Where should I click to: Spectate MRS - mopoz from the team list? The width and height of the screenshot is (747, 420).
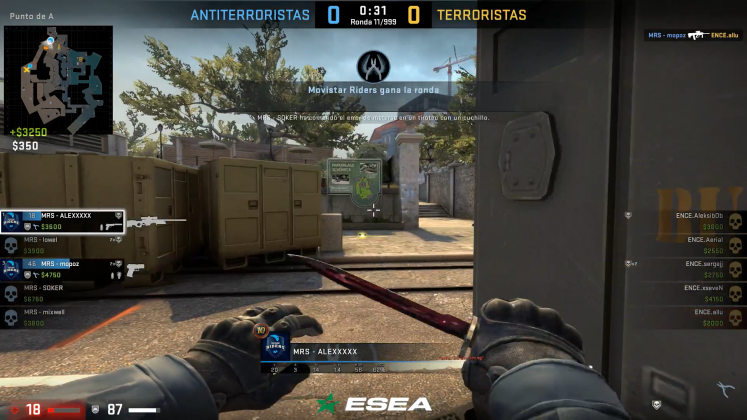pyautogui.click(x=62, y=269)
